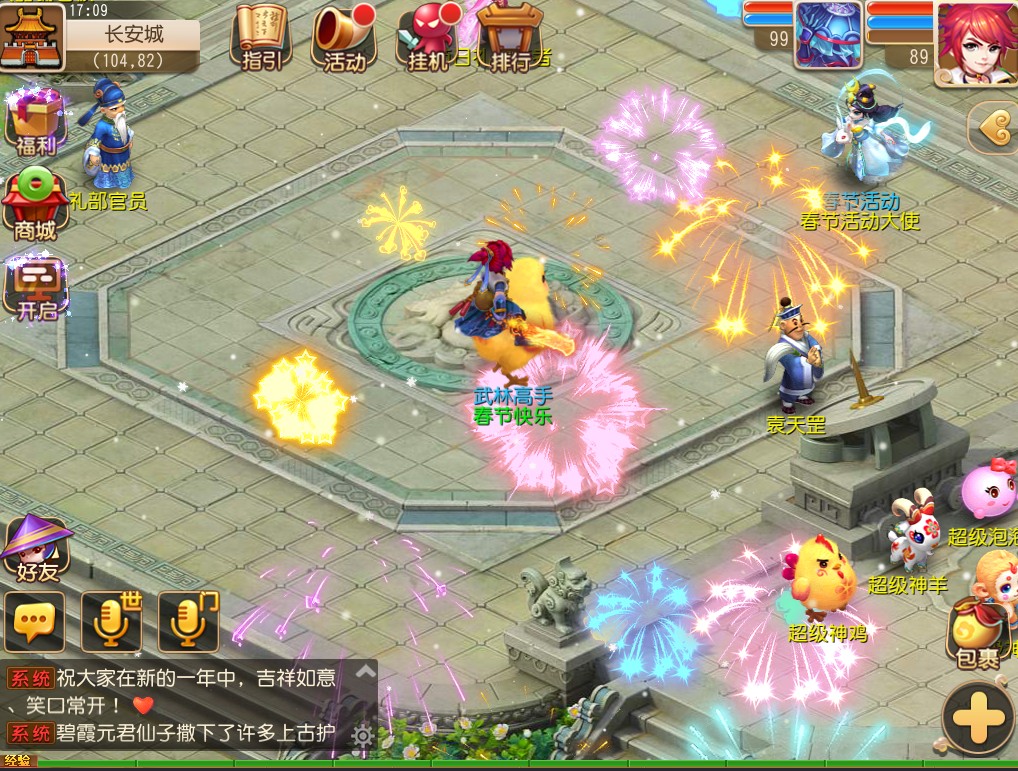Open the 长安城 palace map icon

pyautogui.click(x=32, y=36)
